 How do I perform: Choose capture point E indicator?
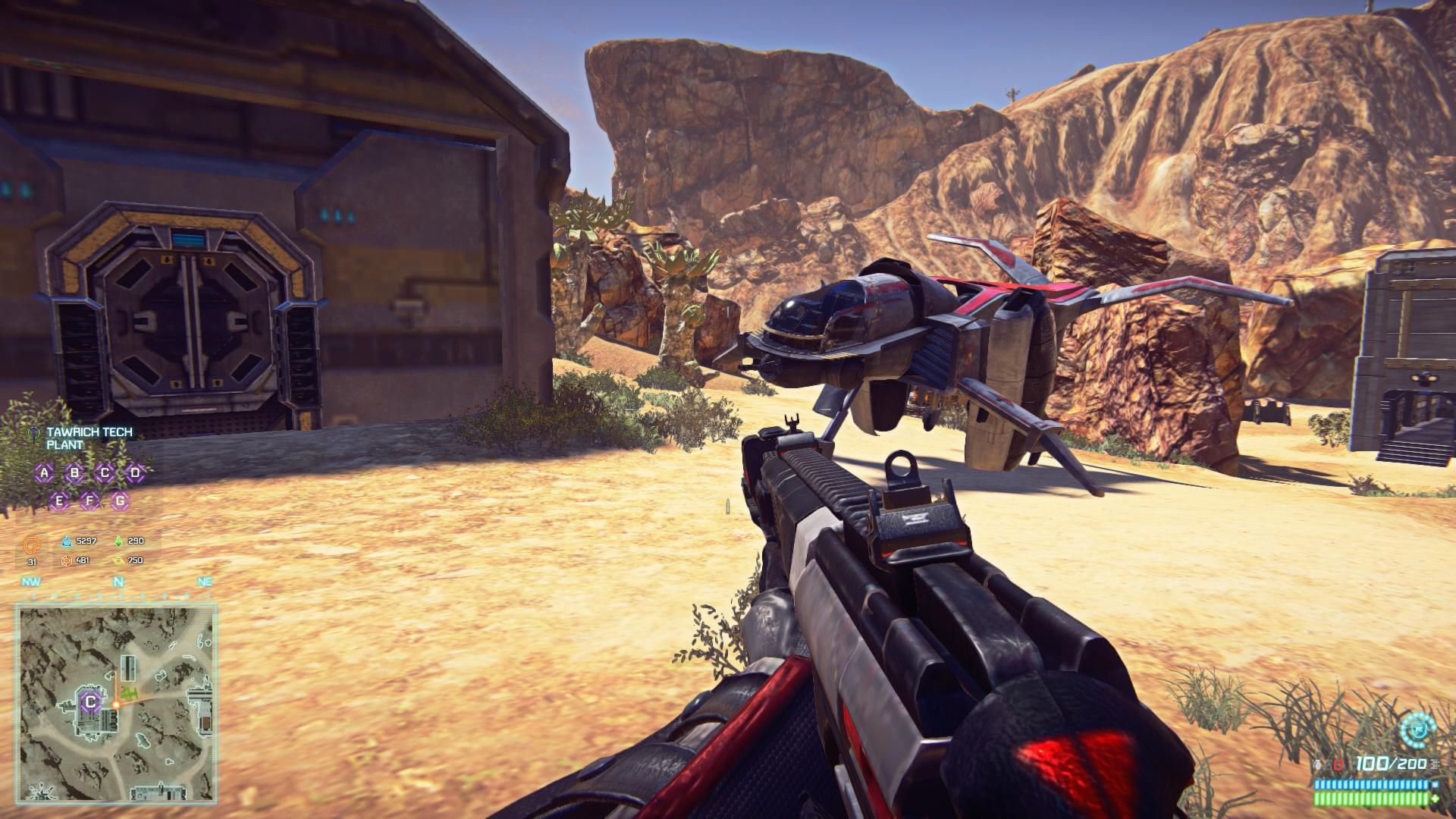(x=60, y=500)
